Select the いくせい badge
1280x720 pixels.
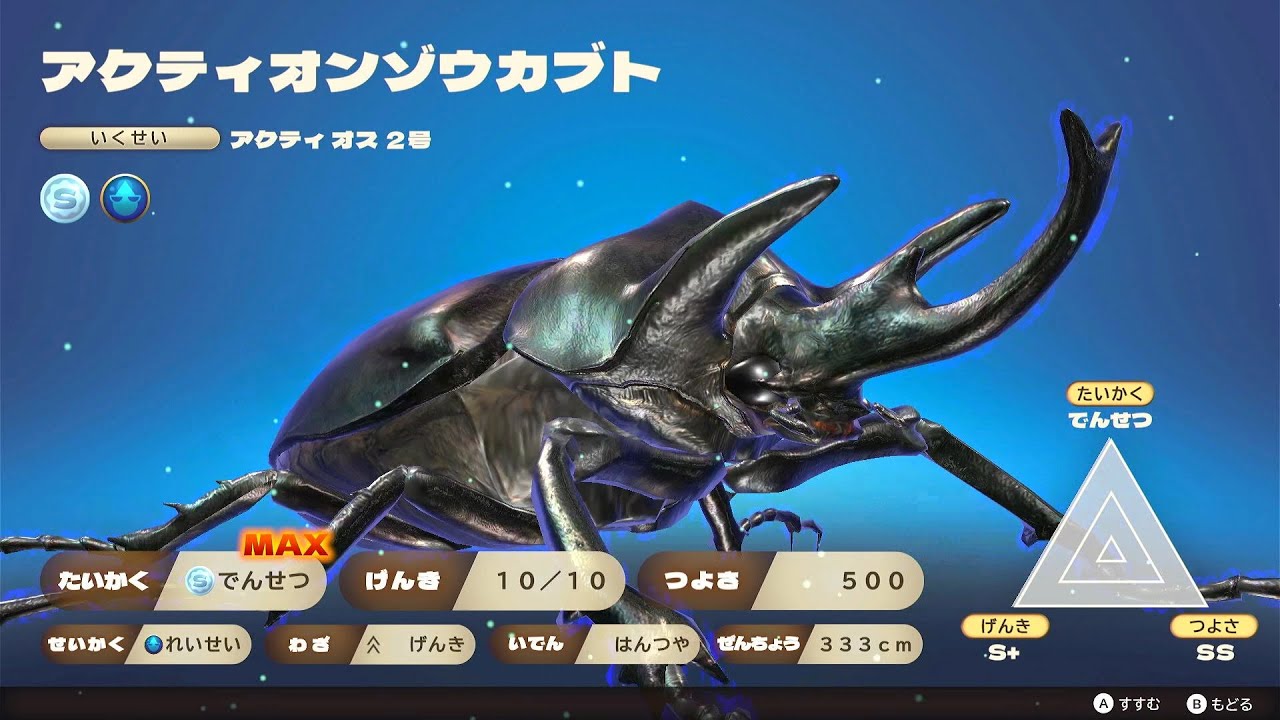click(x=130, y=138)
